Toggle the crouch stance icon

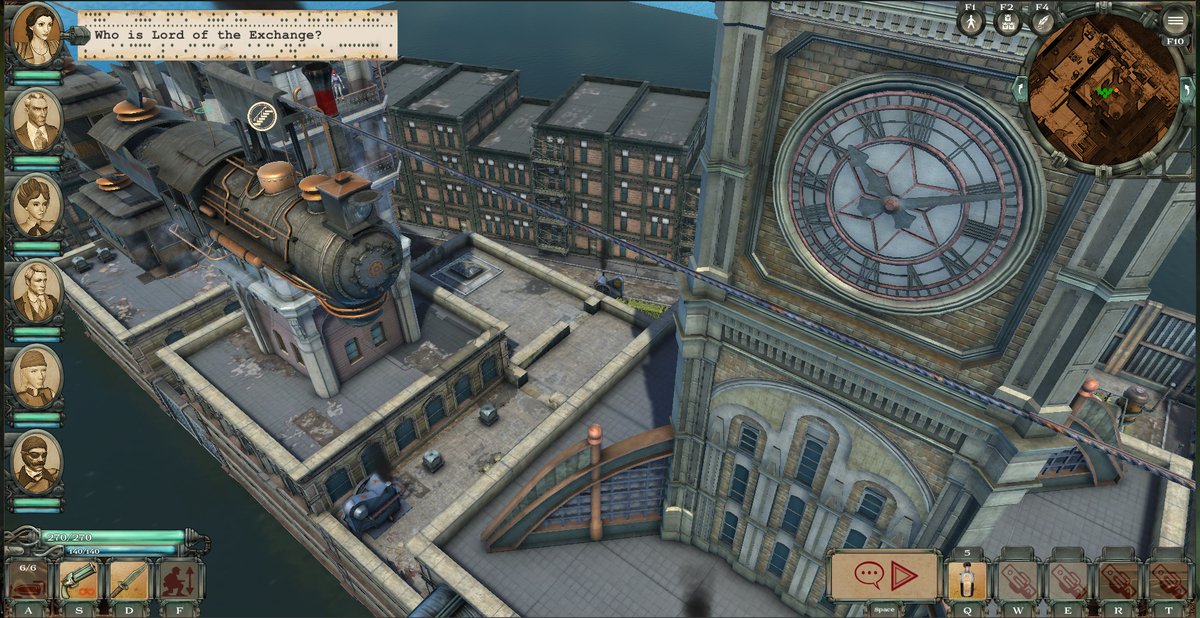point(180,580)
